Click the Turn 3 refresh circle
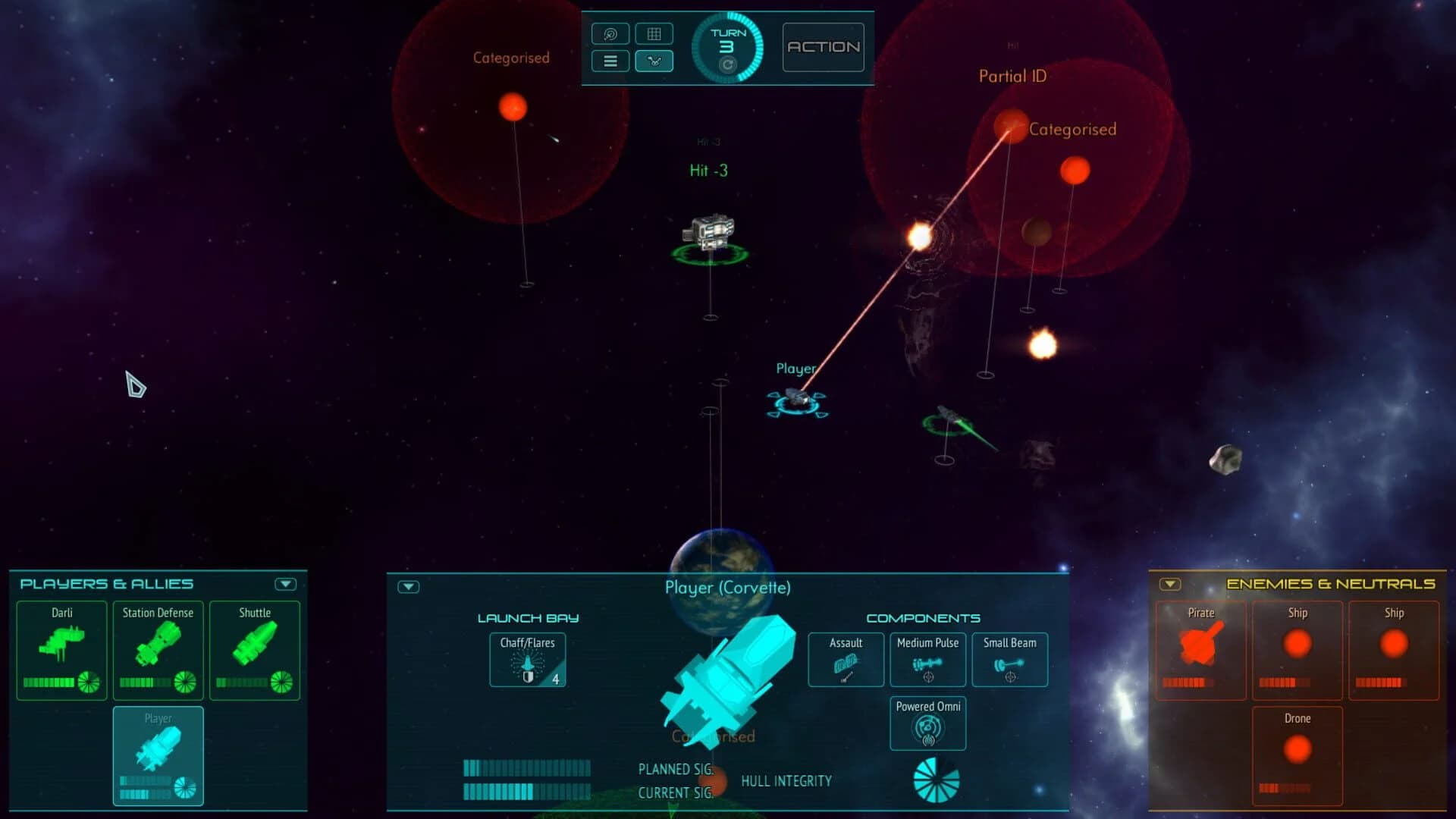1456x819 pixels. [726, 66]
